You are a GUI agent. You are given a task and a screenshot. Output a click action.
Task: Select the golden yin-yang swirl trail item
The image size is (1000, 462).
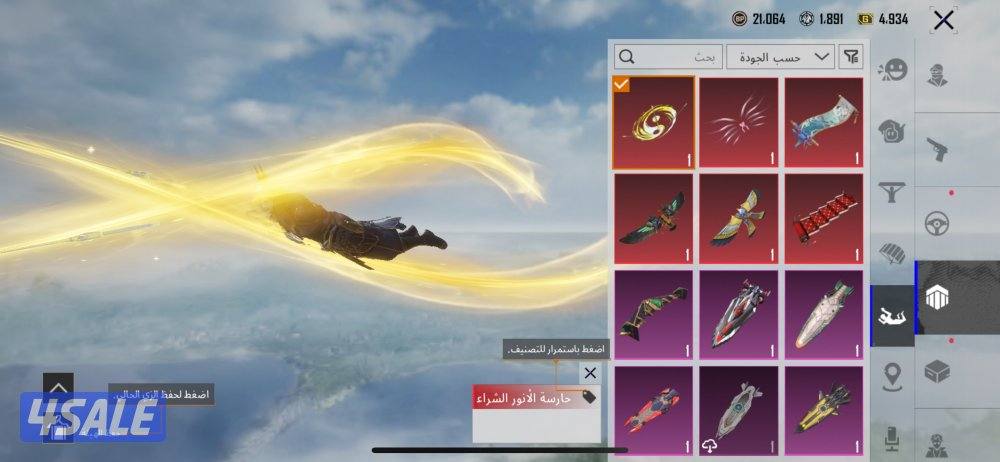[653, 121]
